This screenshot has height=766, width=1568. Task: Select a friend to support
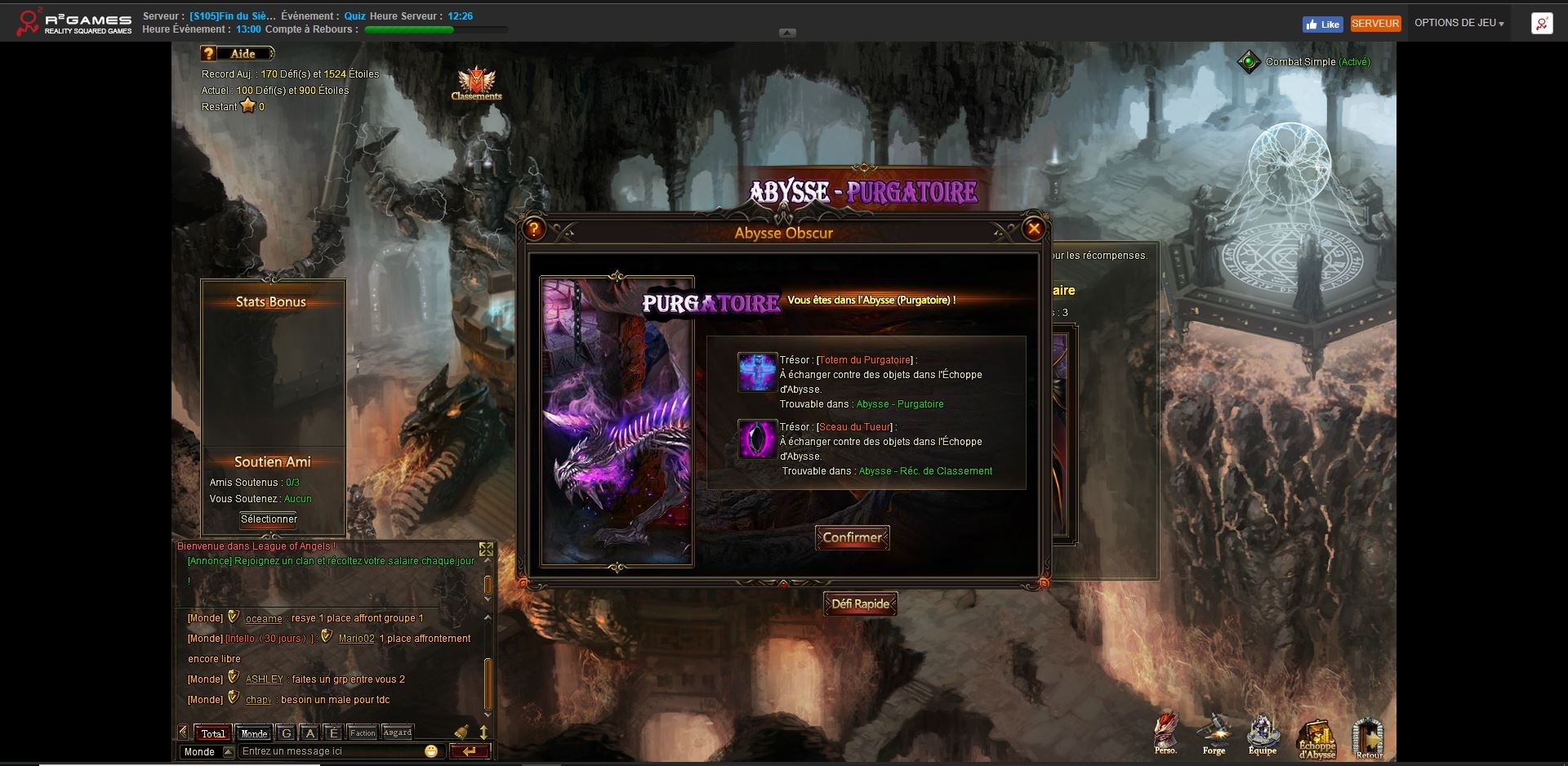tap(269, 519)
